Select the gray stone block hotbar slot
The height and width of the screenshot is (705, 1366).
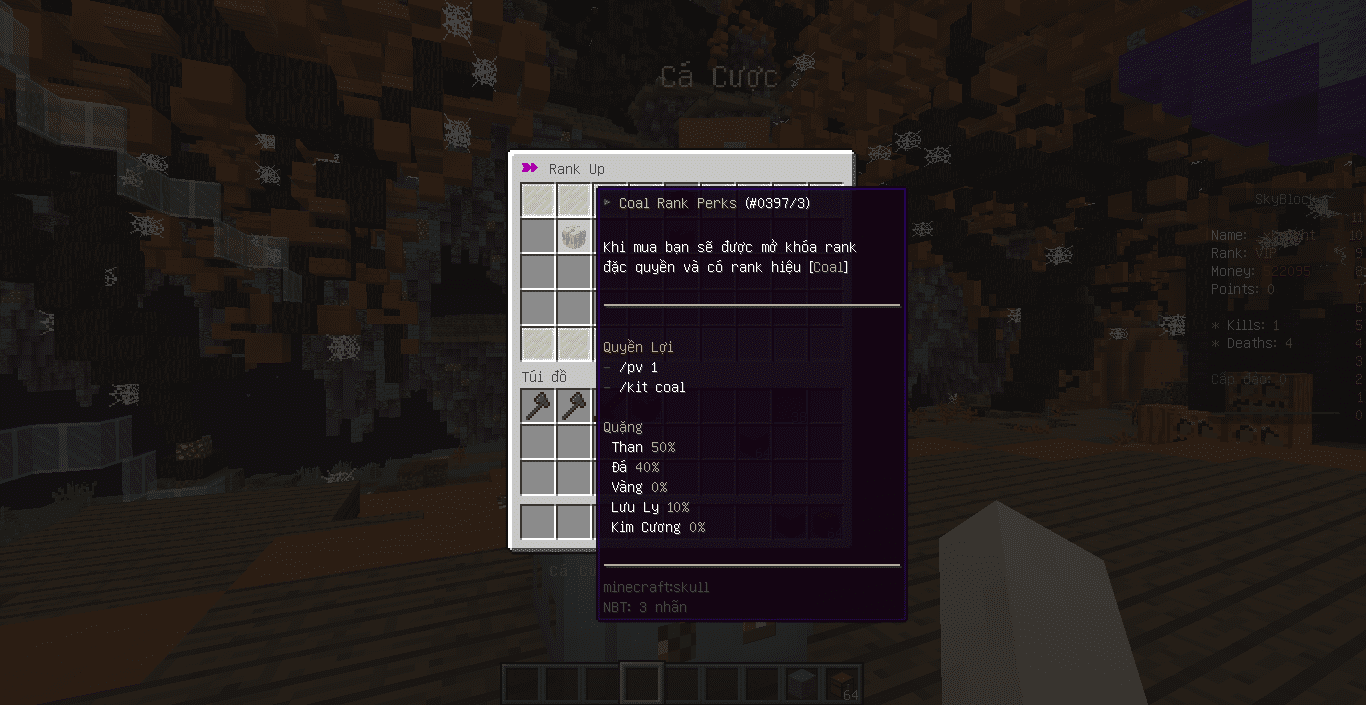[801, 684]
